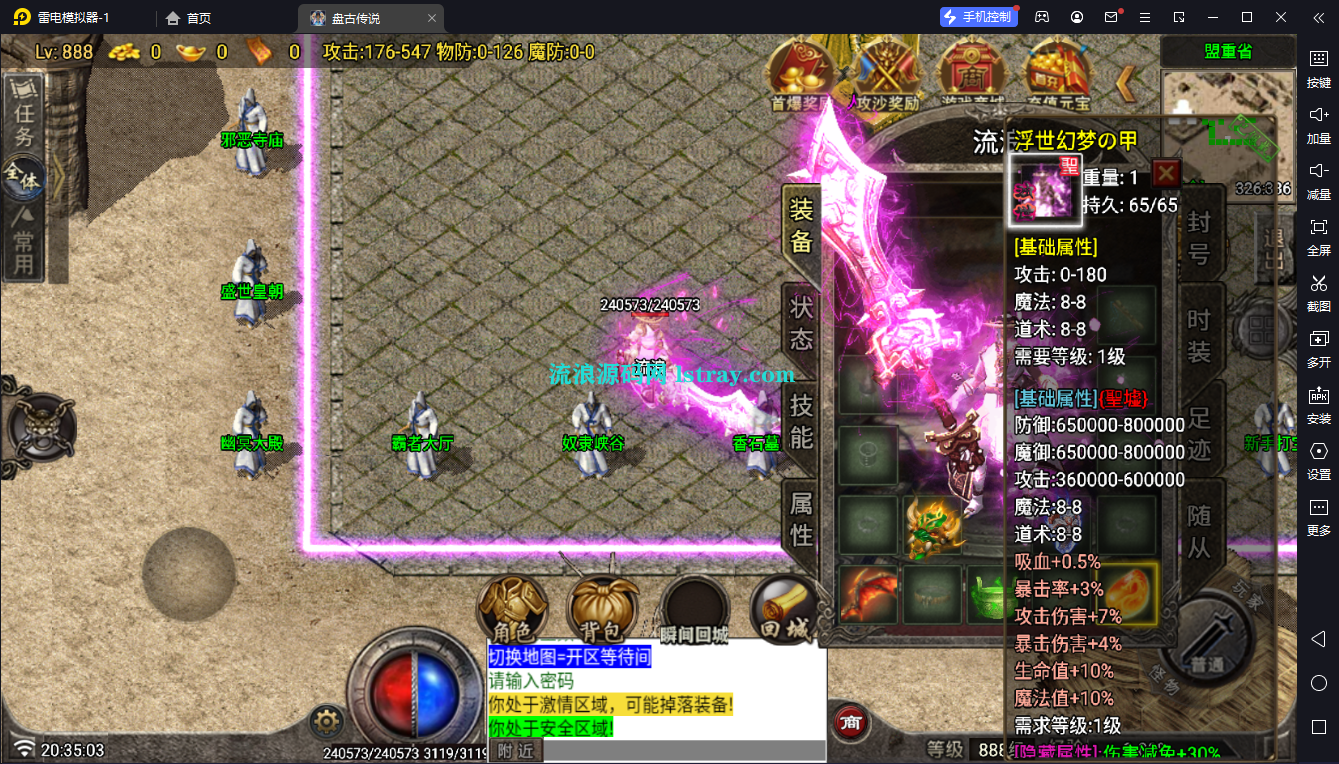Open the 时装 fashion tab
The width and height of the screenshot is (1339, 764).
tap(1199, 336)
